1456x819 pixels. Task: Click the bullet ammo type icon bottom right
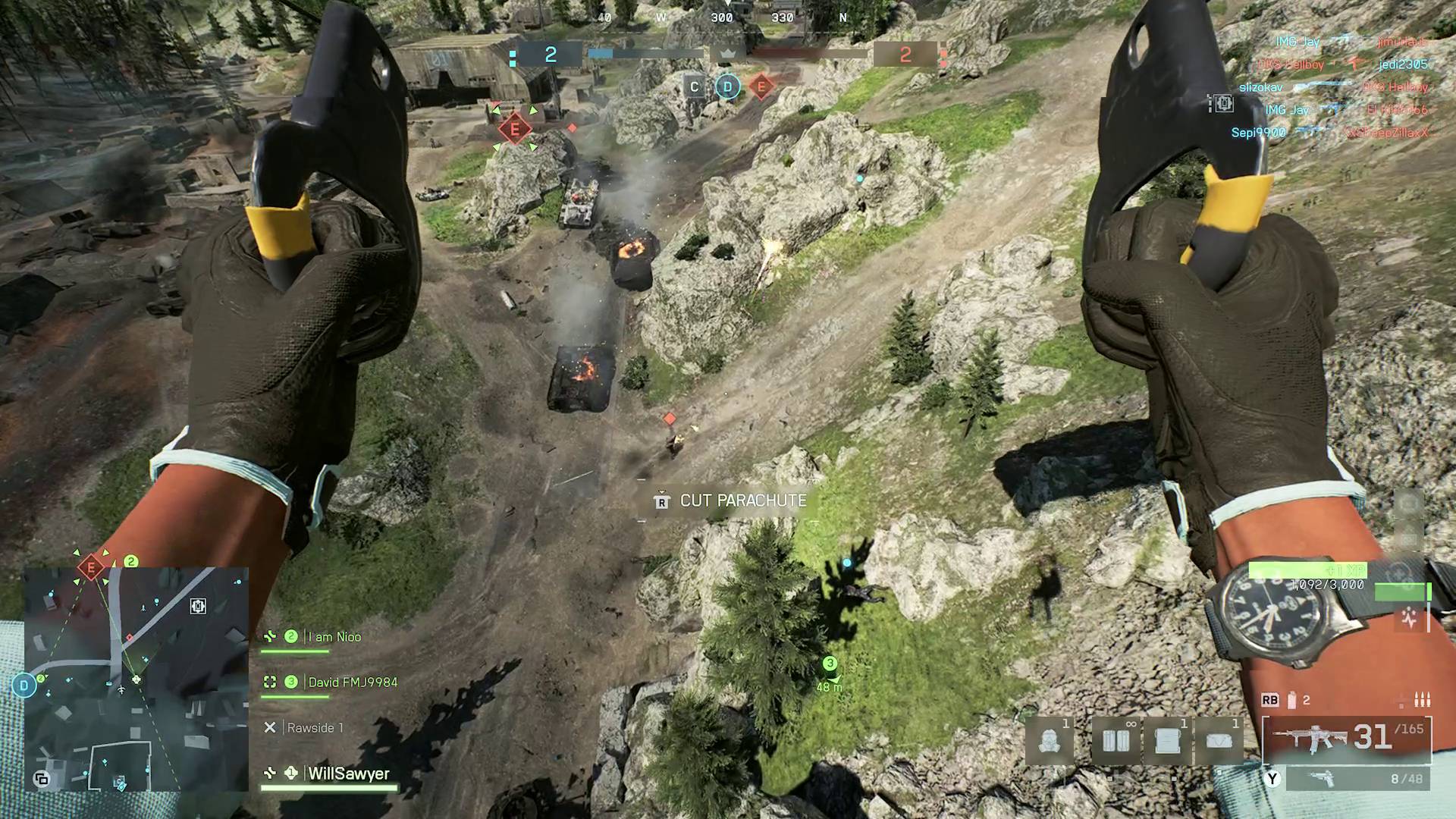(1422, 701)
